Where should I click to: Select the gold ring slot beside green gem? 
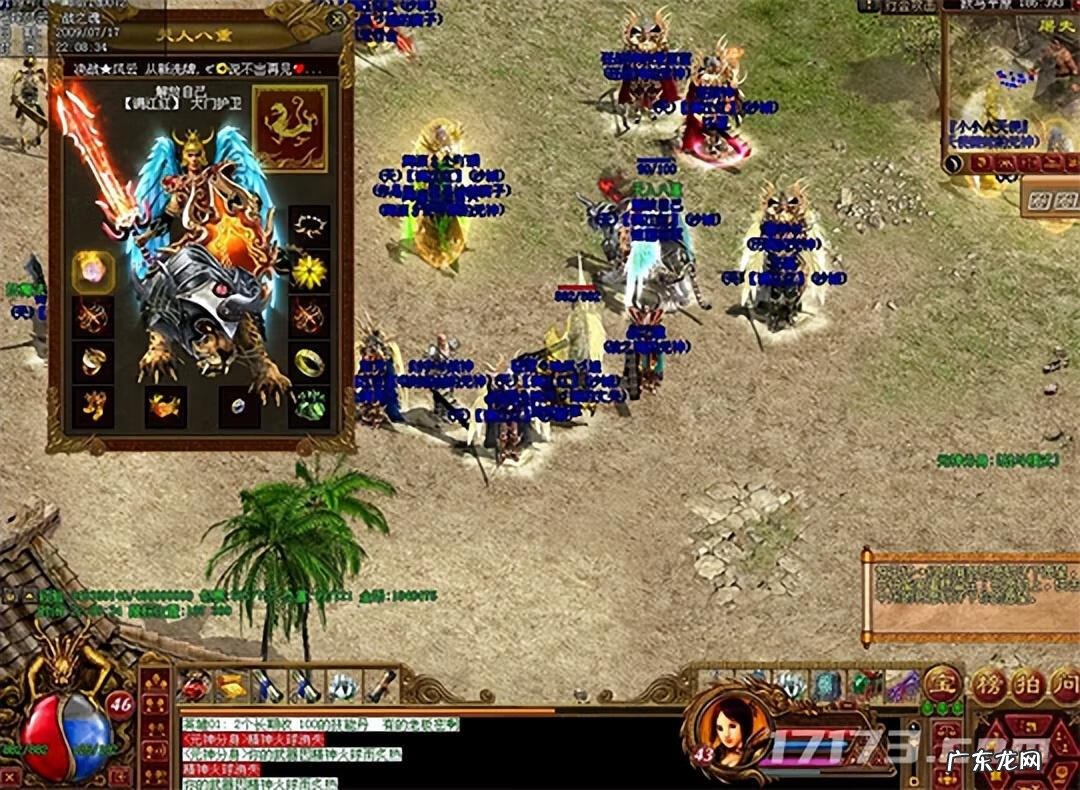click(x=309, y=362)
